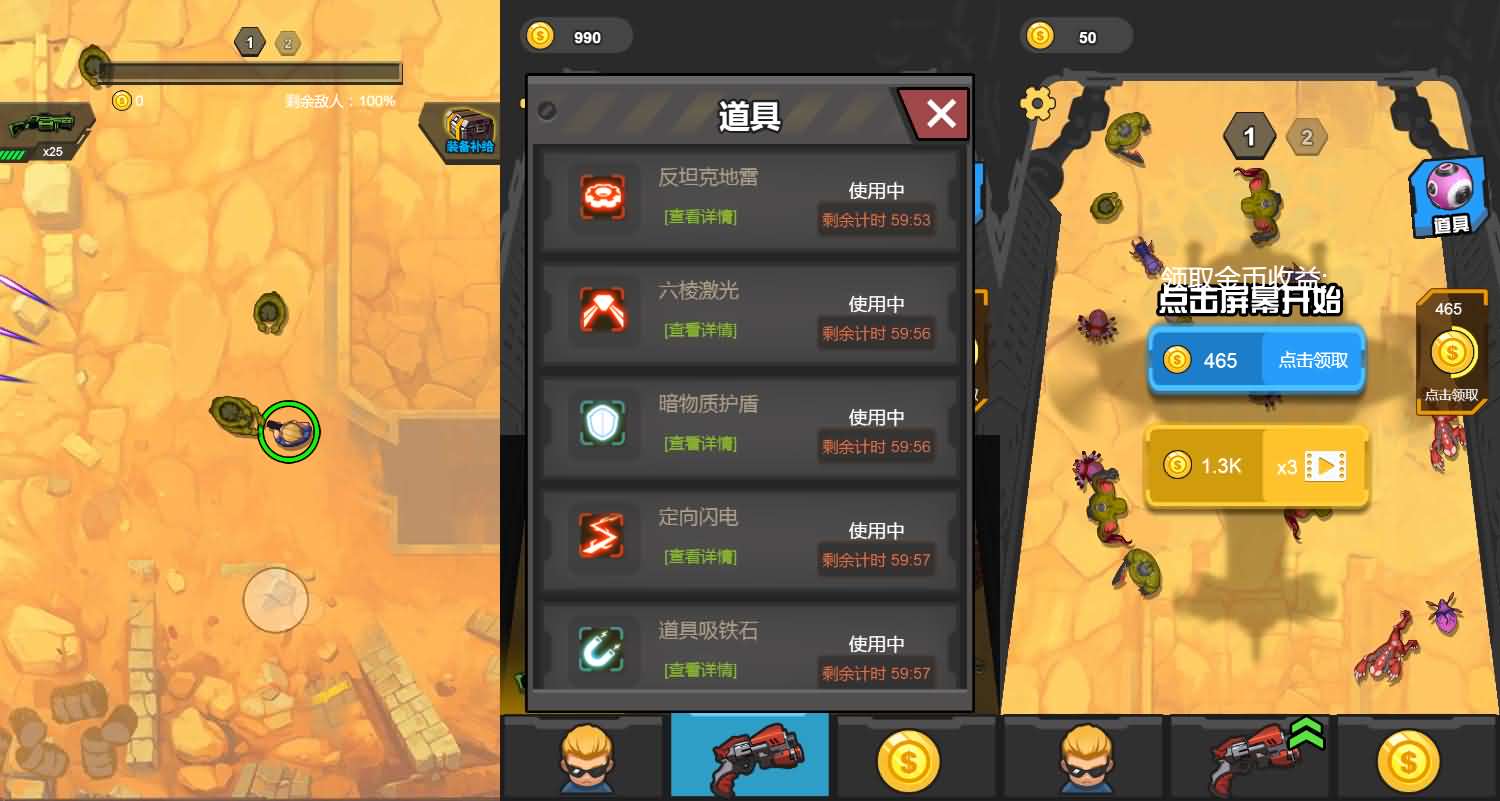Open the settings gear on right panel
Image resolution: width=1500 pixels, height=801 pixels.
(1037, 103)
